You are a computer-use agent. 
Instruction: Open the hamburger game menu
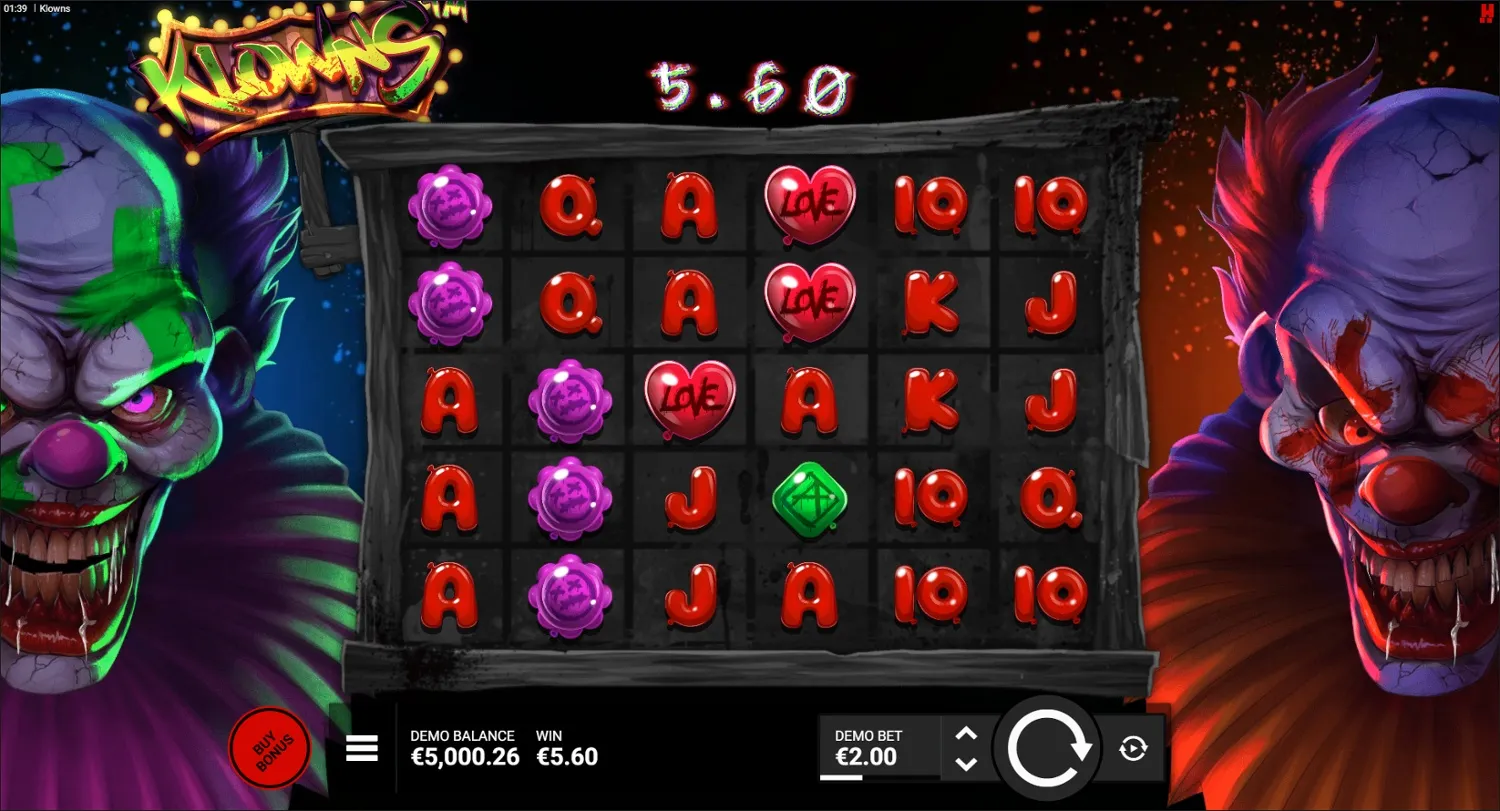tap(361, 747)
